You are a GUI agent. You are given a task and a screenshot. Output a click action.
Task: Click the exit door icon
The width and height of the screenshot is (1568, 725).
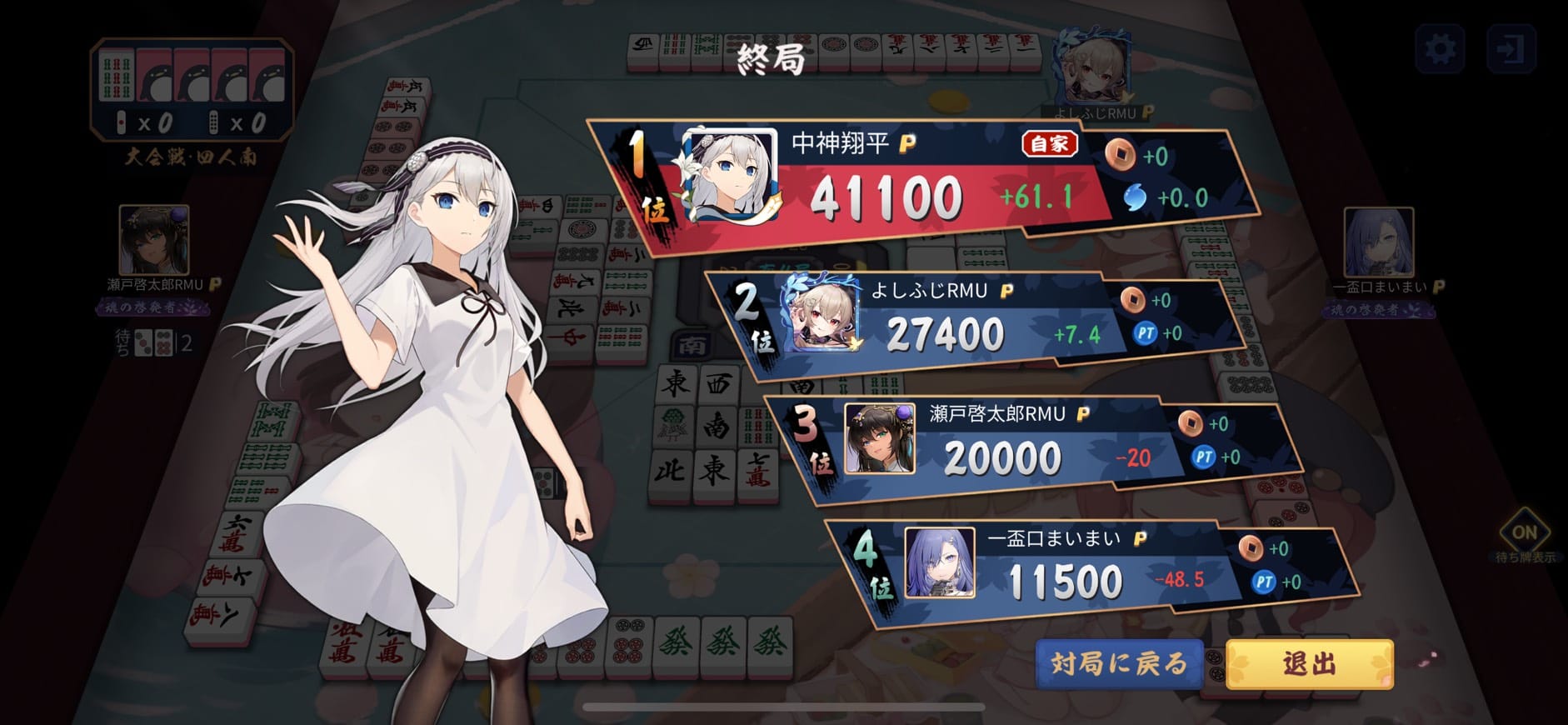[x=1510, y=48]
